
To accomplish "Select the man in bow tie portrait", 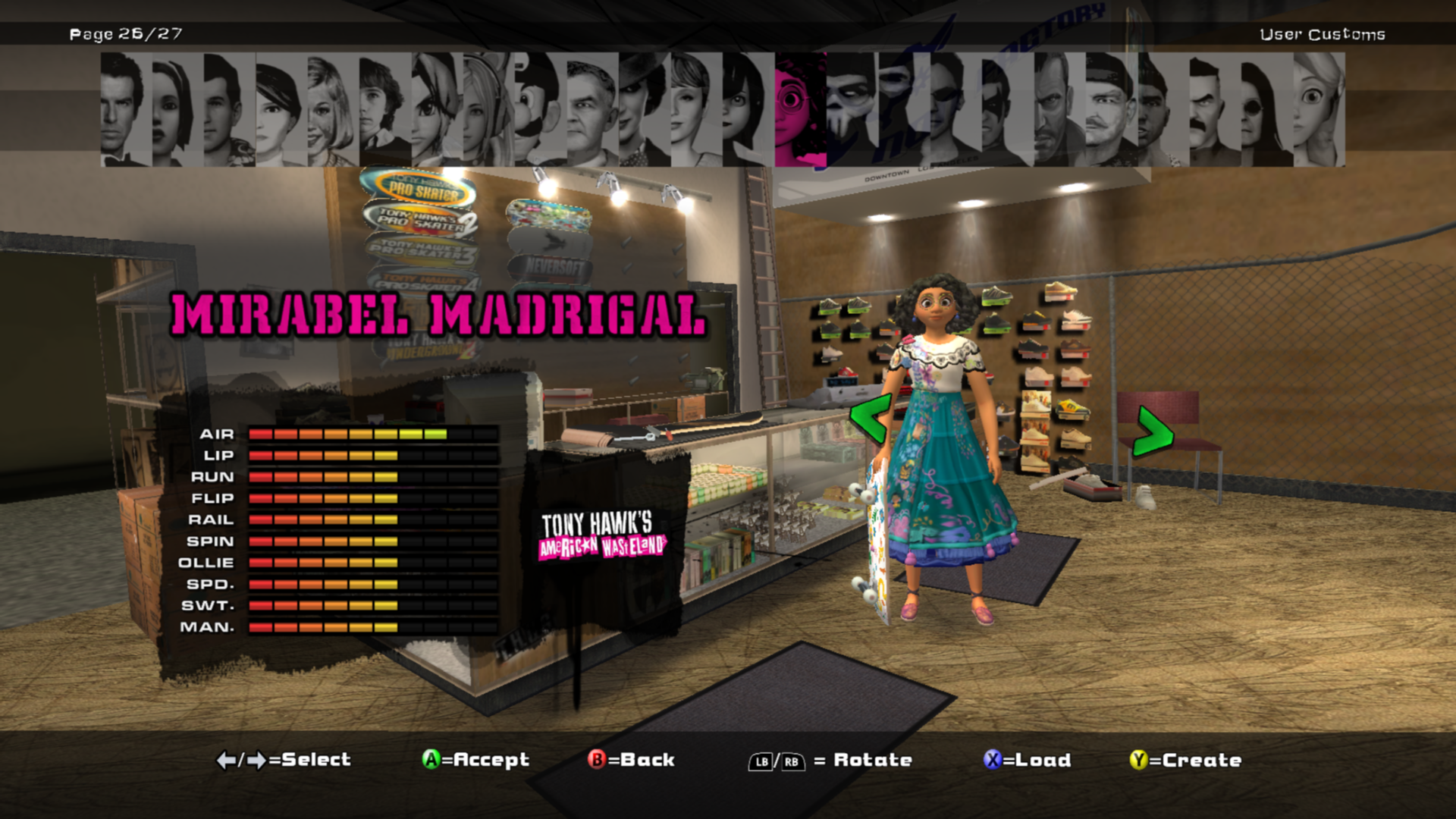I will pyautogui.click(x=126, y=110).
